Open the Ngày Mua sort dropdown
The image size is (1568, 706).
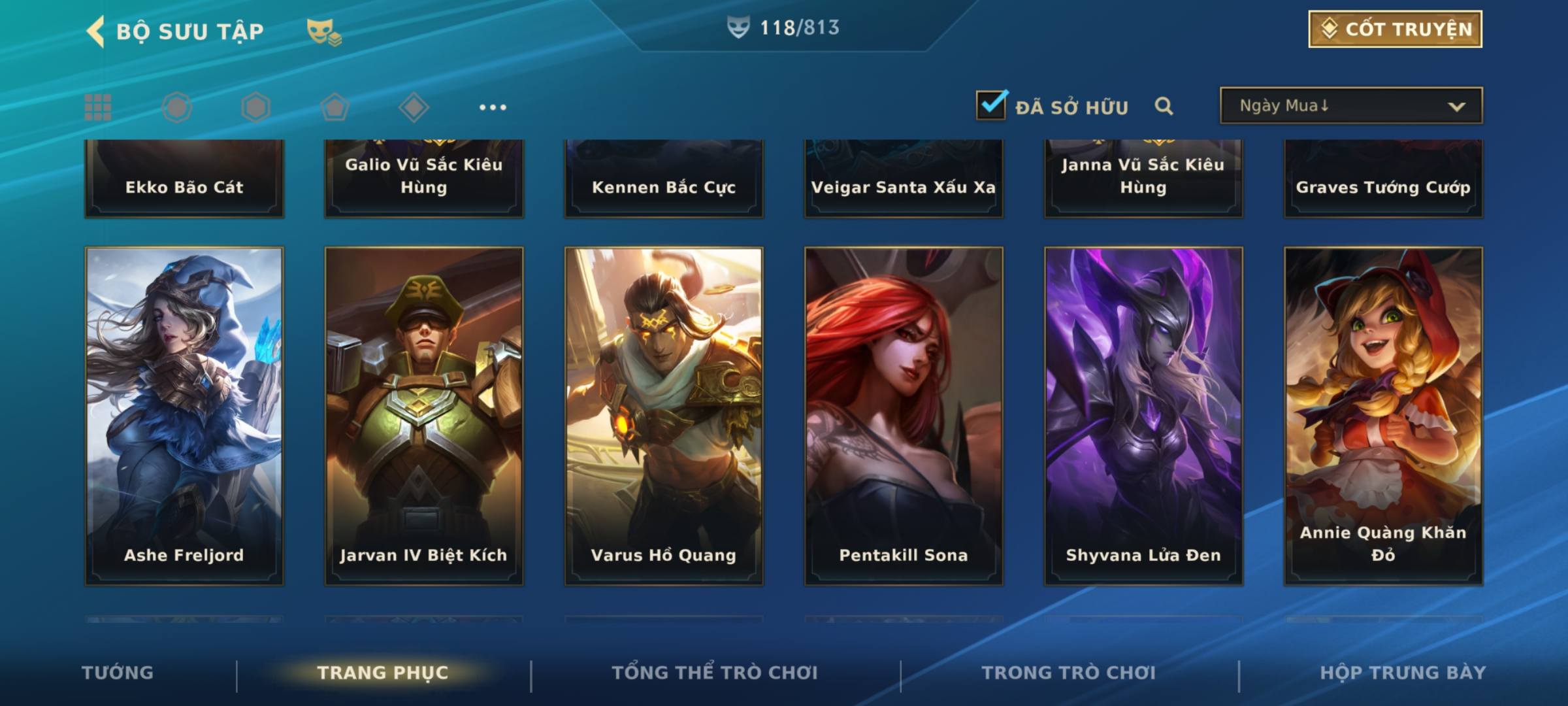(x=1350, y=106)
